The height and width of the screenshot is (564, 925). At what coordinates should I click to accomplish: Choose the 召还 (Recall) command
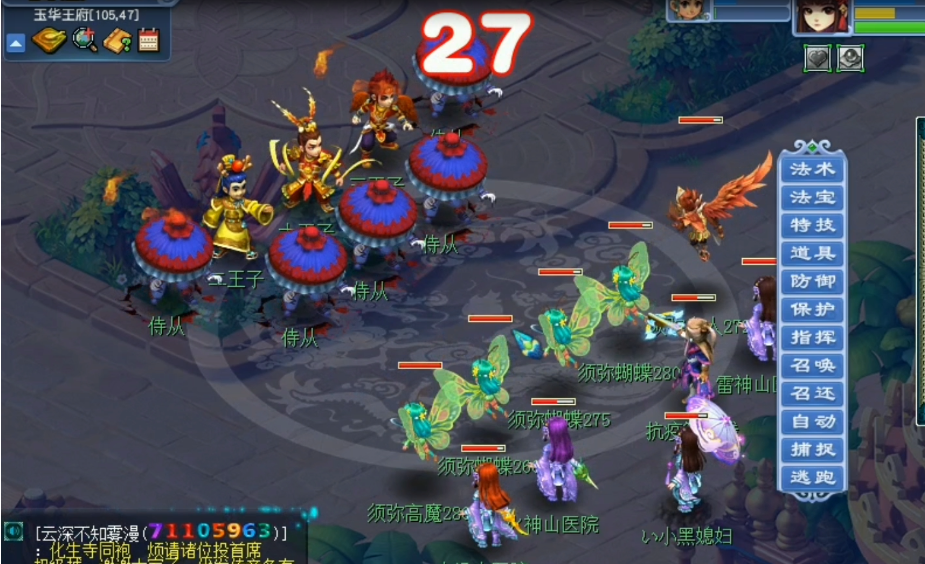[812, 393]
